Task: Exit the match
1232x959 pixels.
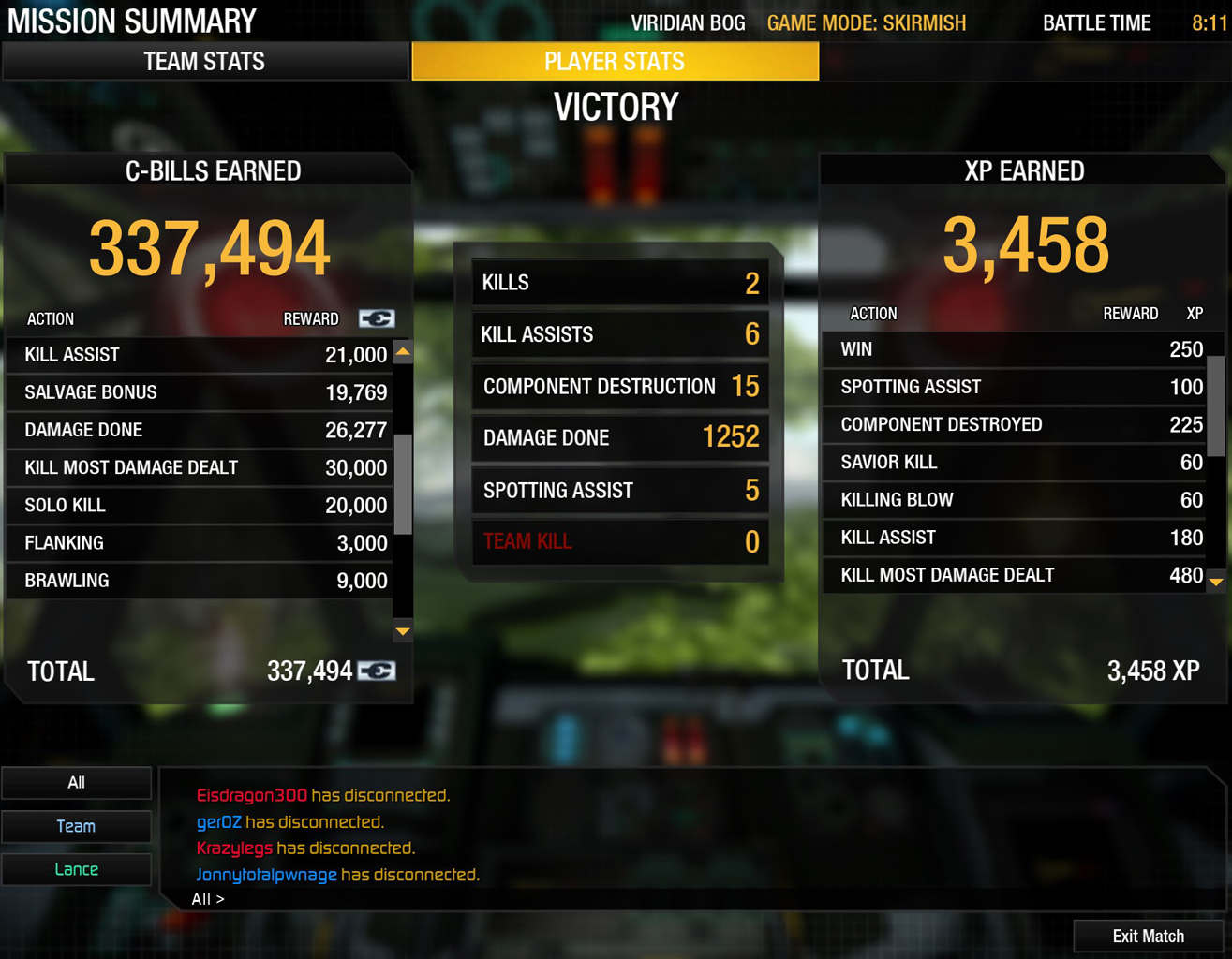Action: pyautogui.click(x=1148, y=936)
